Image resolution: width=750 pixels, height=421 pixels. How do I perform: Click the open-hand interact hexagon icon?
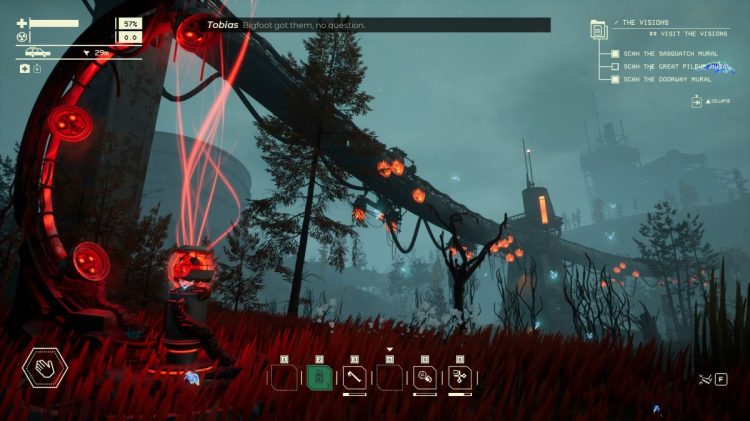[45, 370]
